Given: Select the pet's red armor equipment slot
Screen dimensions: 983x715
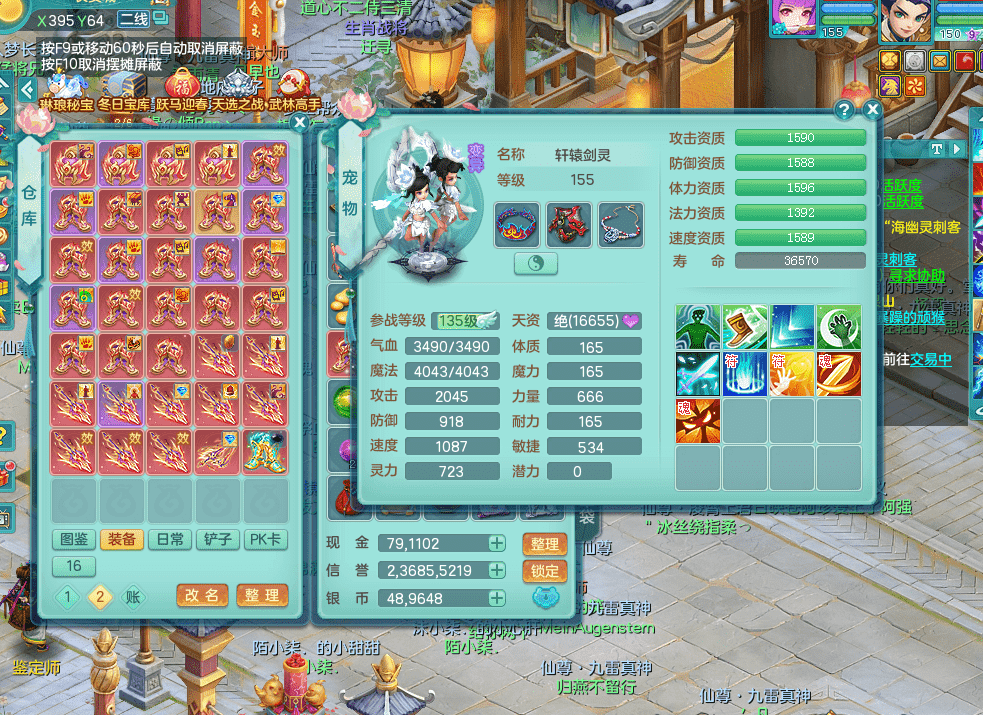Looking at the screenshot, I should (x=568, y=225).
